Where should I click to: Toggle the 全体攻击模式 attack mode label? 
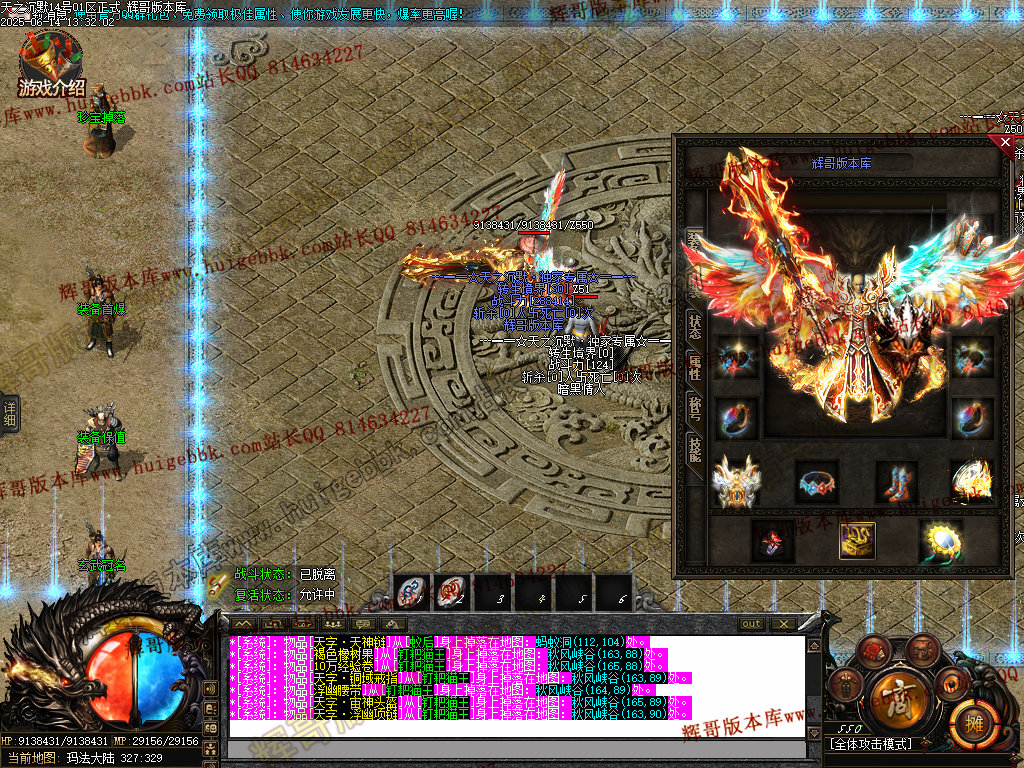(871, 745)
